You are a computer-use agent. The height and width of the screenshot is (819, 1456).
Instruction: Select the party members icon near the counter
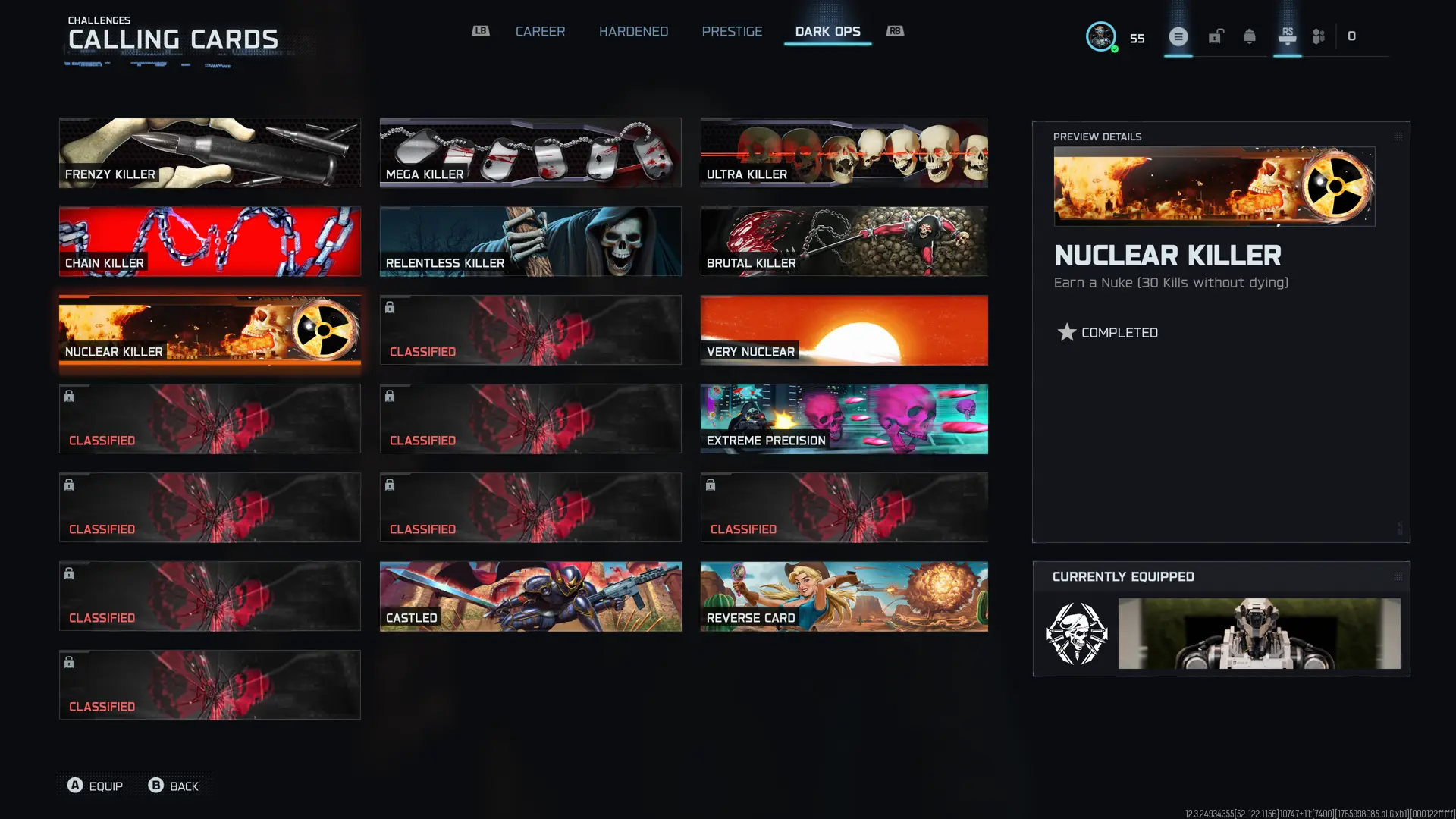(1317, 36)
